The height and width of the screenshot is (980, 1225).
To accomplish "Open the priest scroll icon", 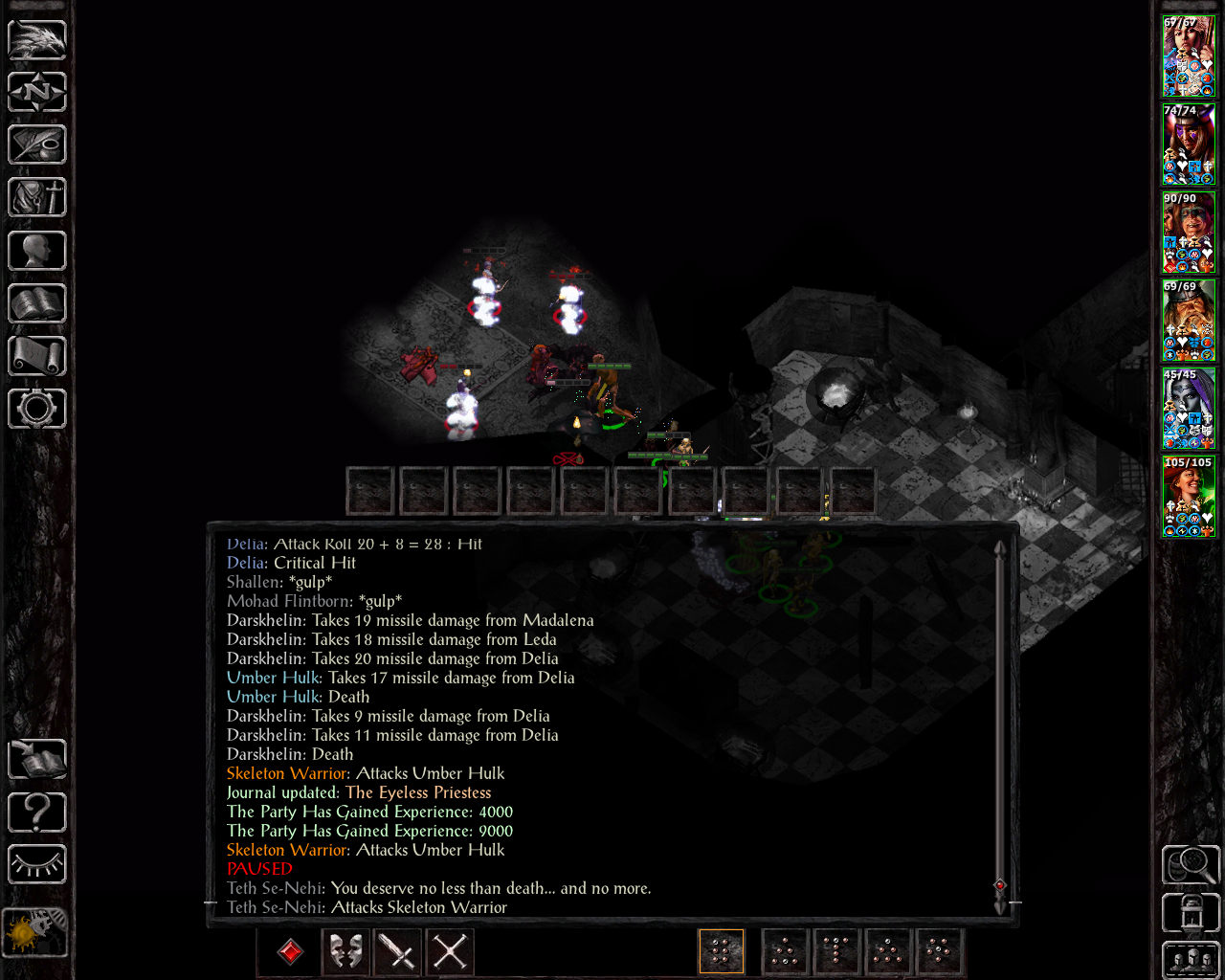I will [x=37, y=356].
